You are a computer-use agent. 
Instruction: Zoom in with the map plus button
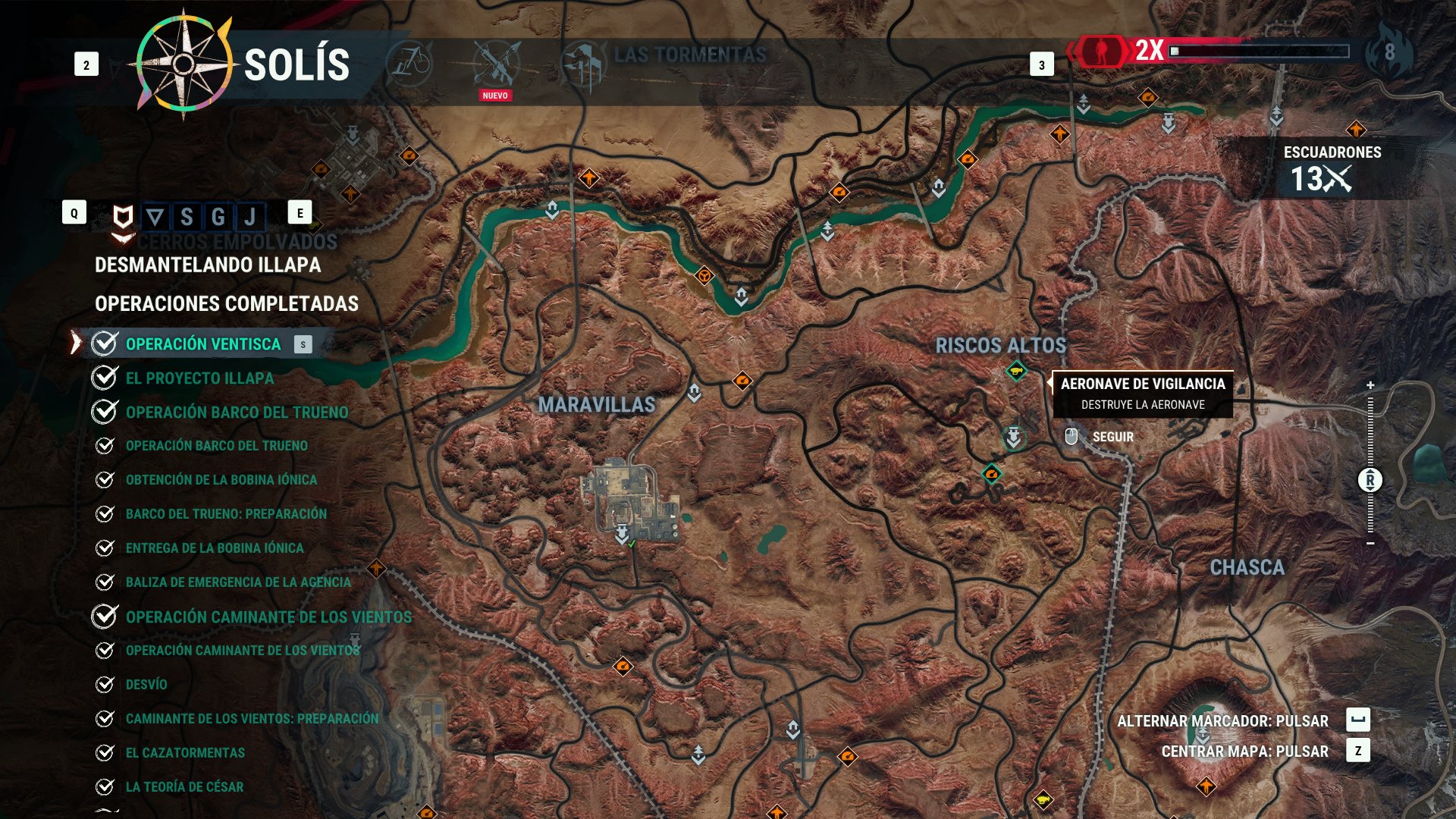point(1370,385)
